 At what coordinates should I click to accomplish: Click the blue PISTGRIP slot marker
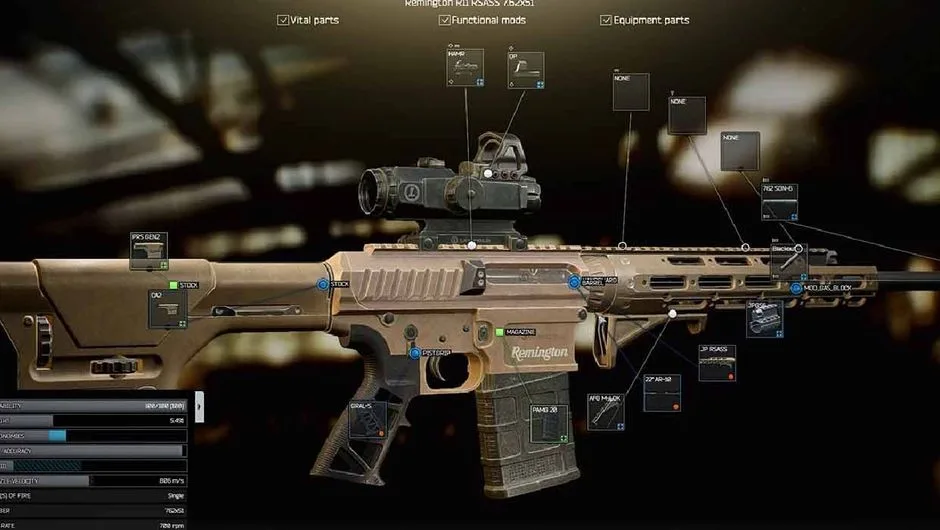click(x=415, y=353)
